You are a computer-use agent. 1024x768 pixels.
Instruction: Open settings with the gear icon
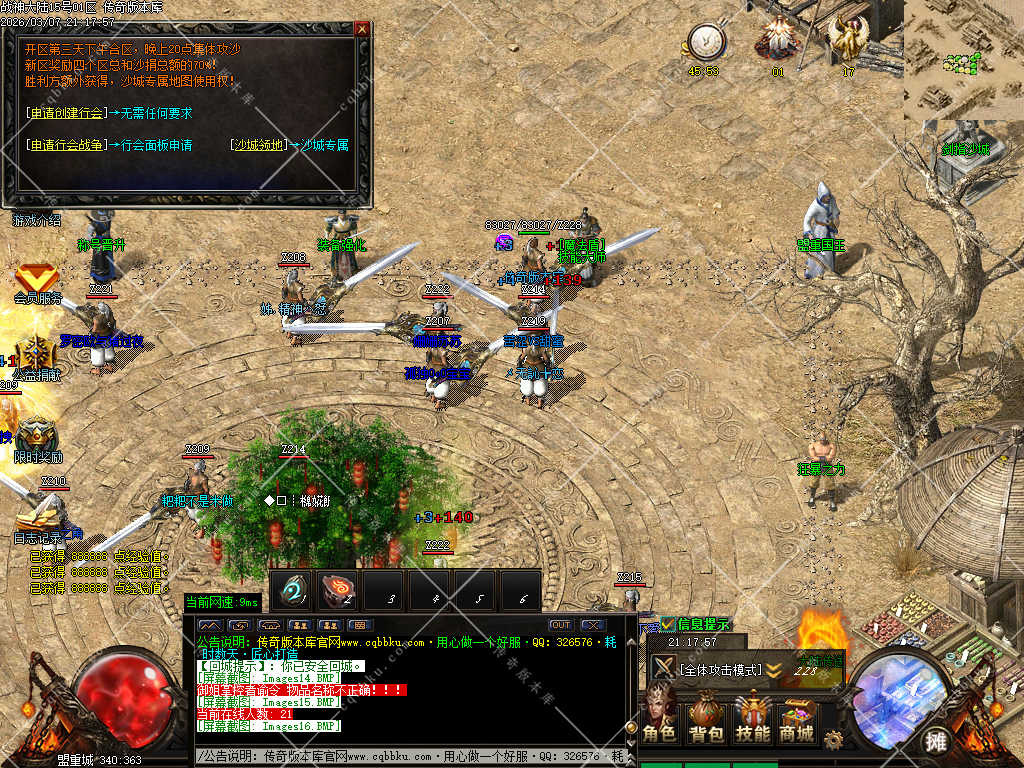pos(833,738)
